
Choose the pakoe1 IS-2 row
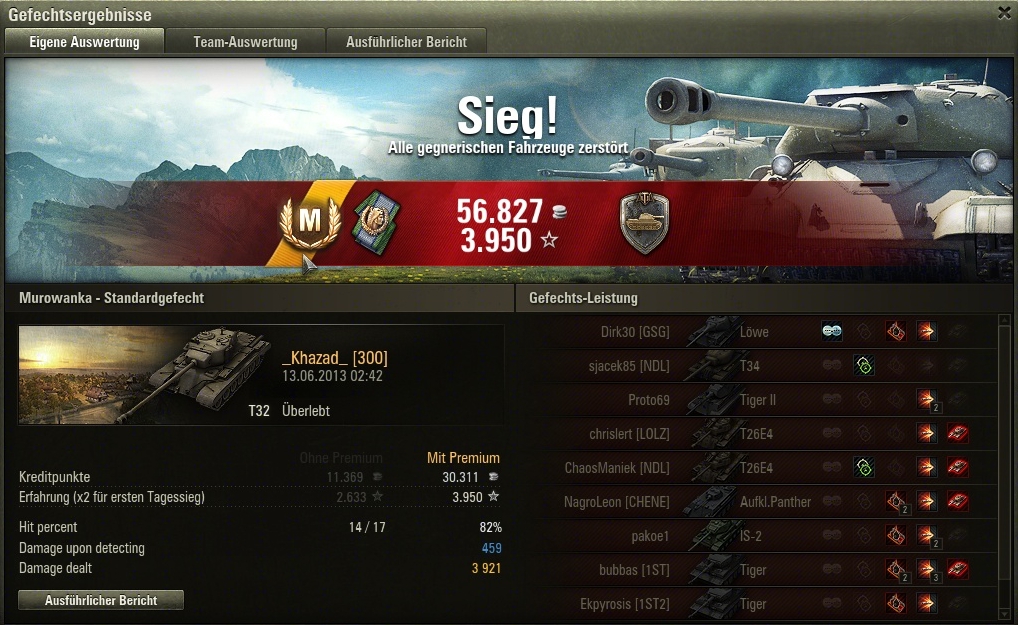click(757, 536)
